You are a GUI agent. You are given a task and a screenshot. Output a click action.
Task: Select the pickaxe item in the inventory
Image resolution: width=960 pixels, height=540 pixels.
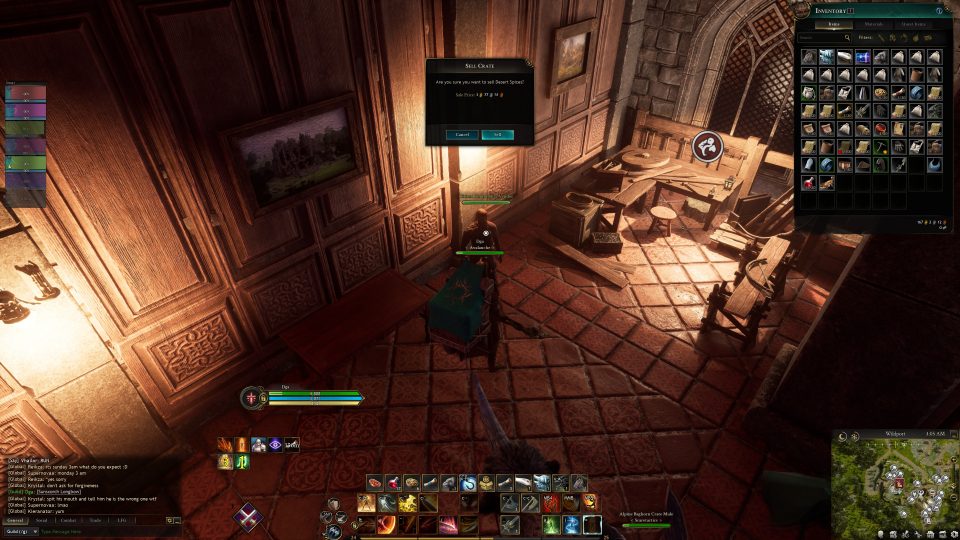[x=880, y=147]
